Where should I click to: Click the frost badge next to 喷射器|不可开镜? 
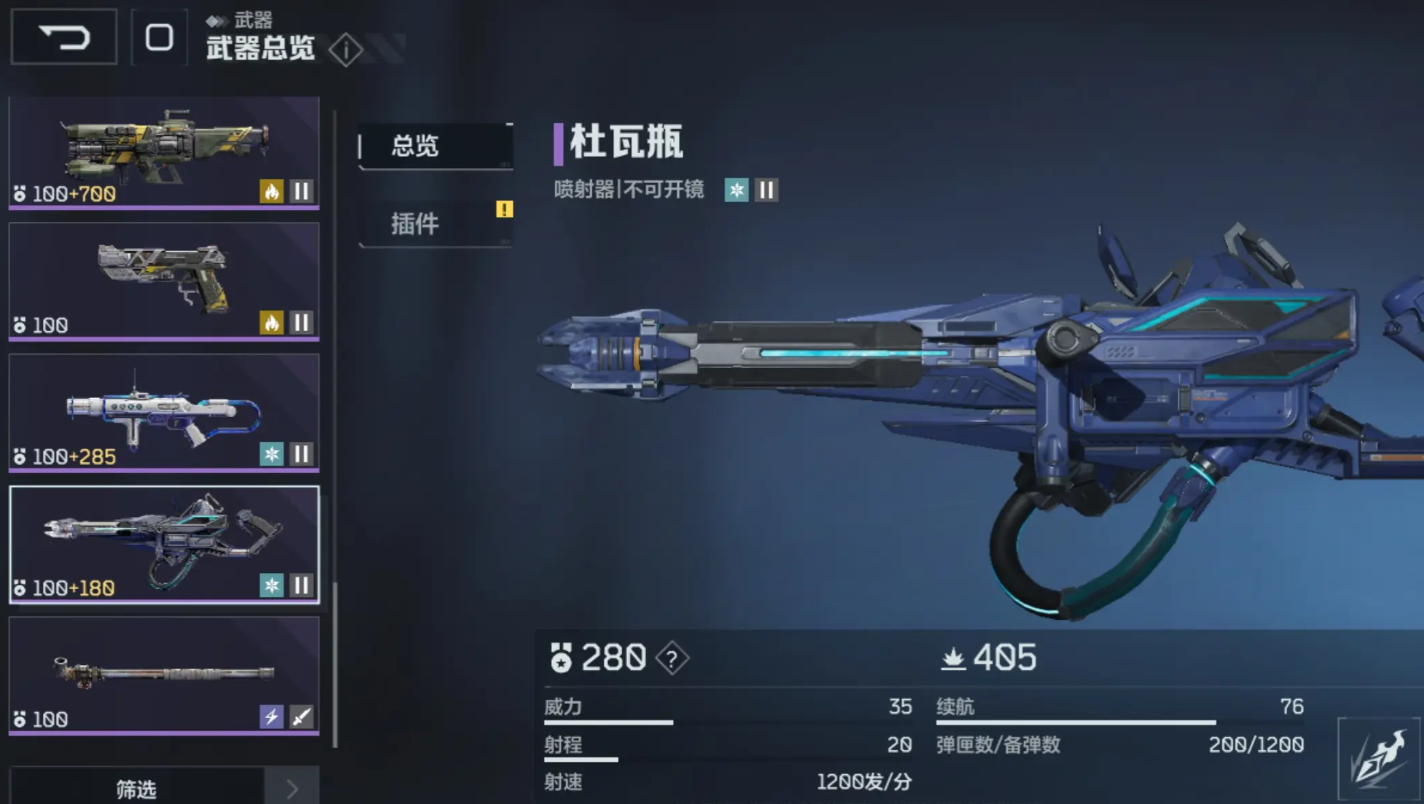[x=737, y=189]
